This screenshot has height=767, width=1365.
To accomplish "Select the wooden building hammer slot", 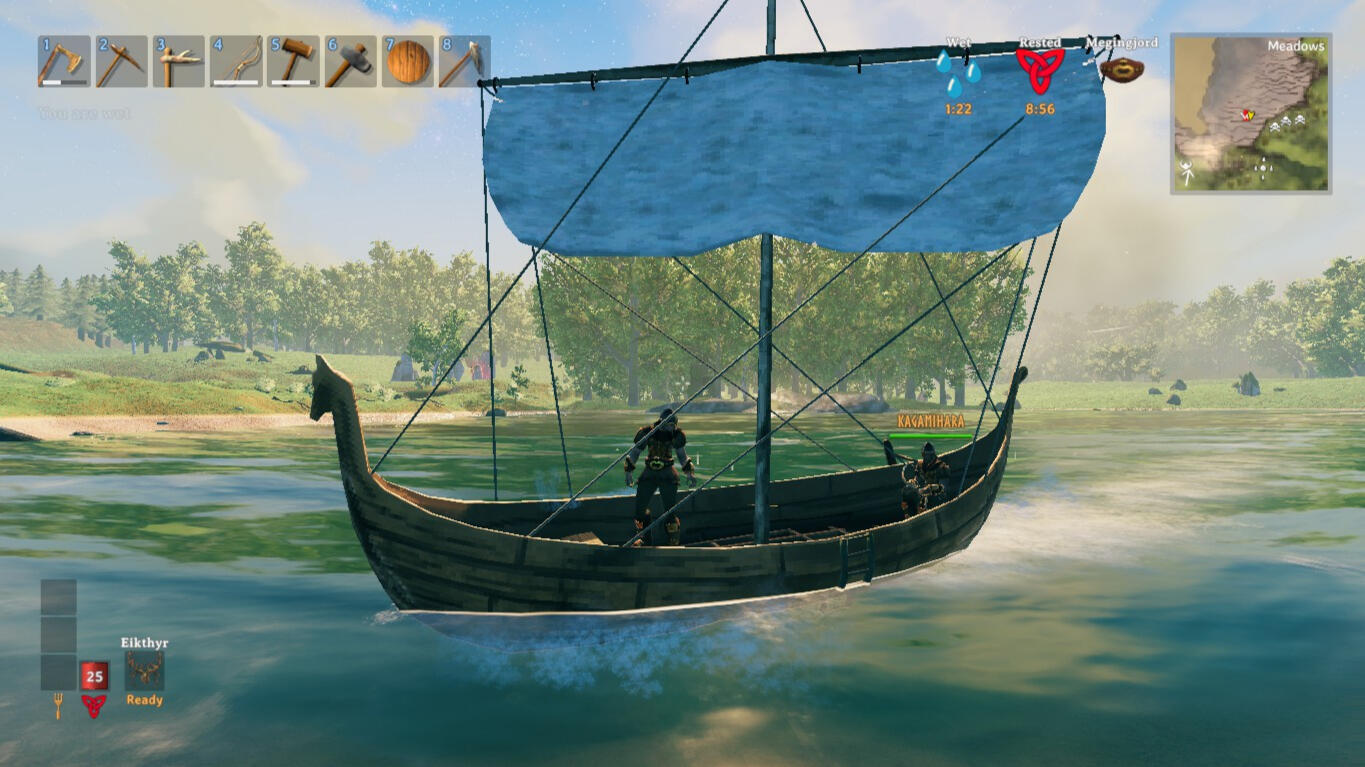I will 293,62.
